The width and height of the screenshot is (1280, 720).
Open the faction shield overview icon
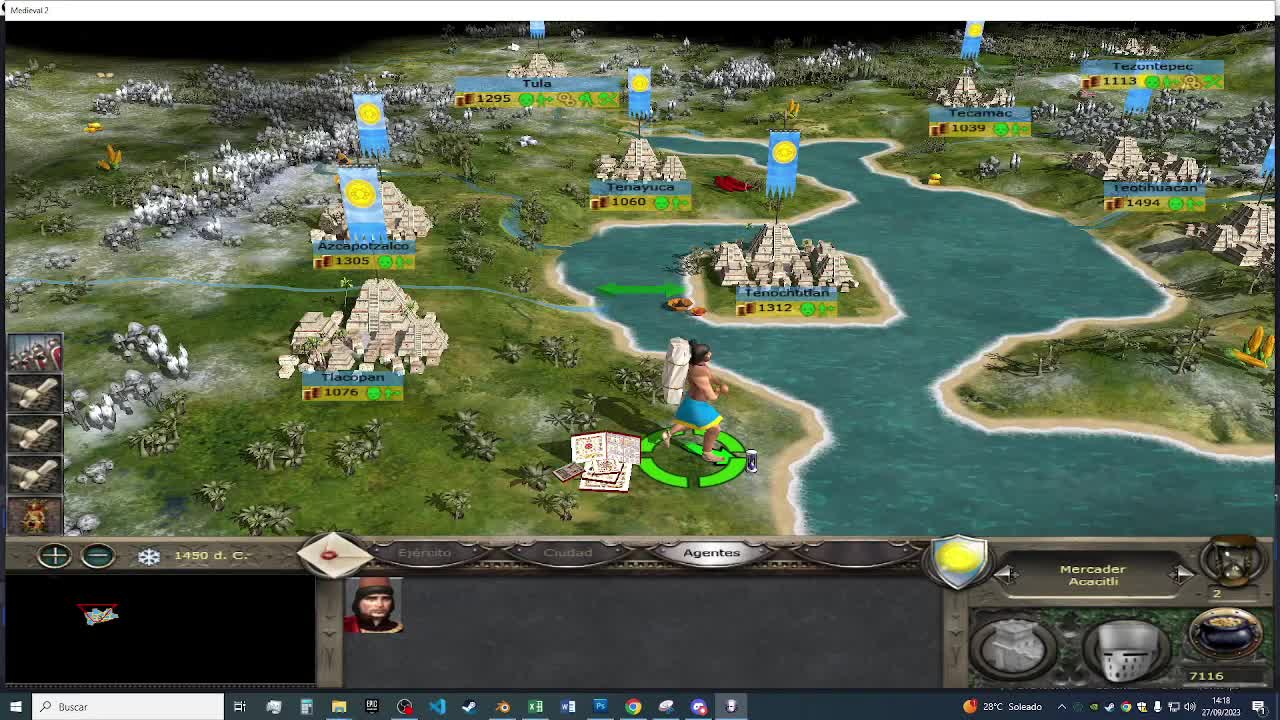coord(958,565)
